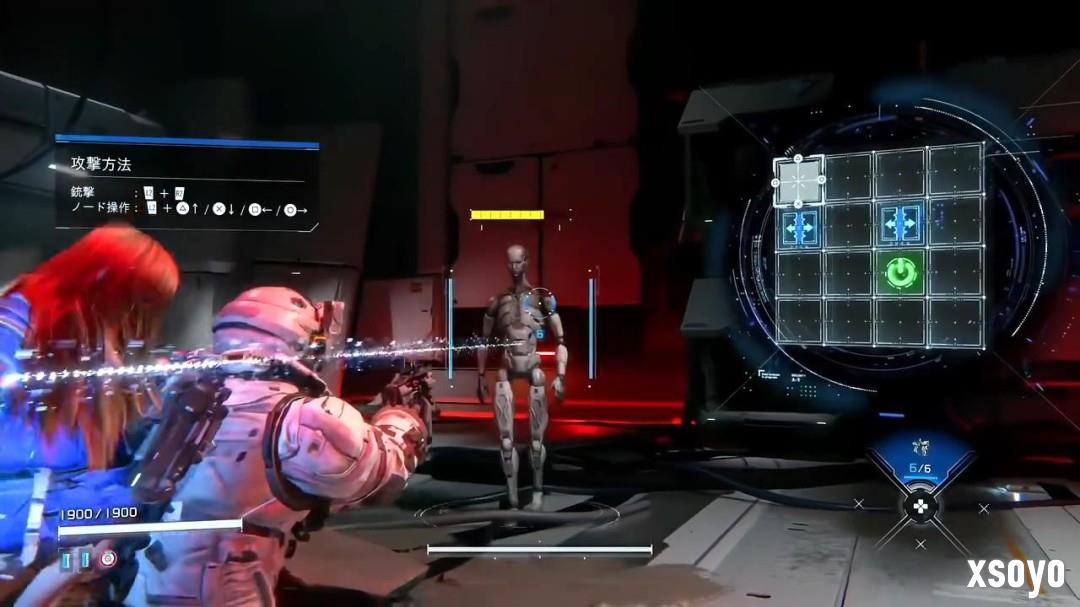1080x607 pixels.
Task: Click the 攻撃方法 tutorial panel
Action: (187, 186)
